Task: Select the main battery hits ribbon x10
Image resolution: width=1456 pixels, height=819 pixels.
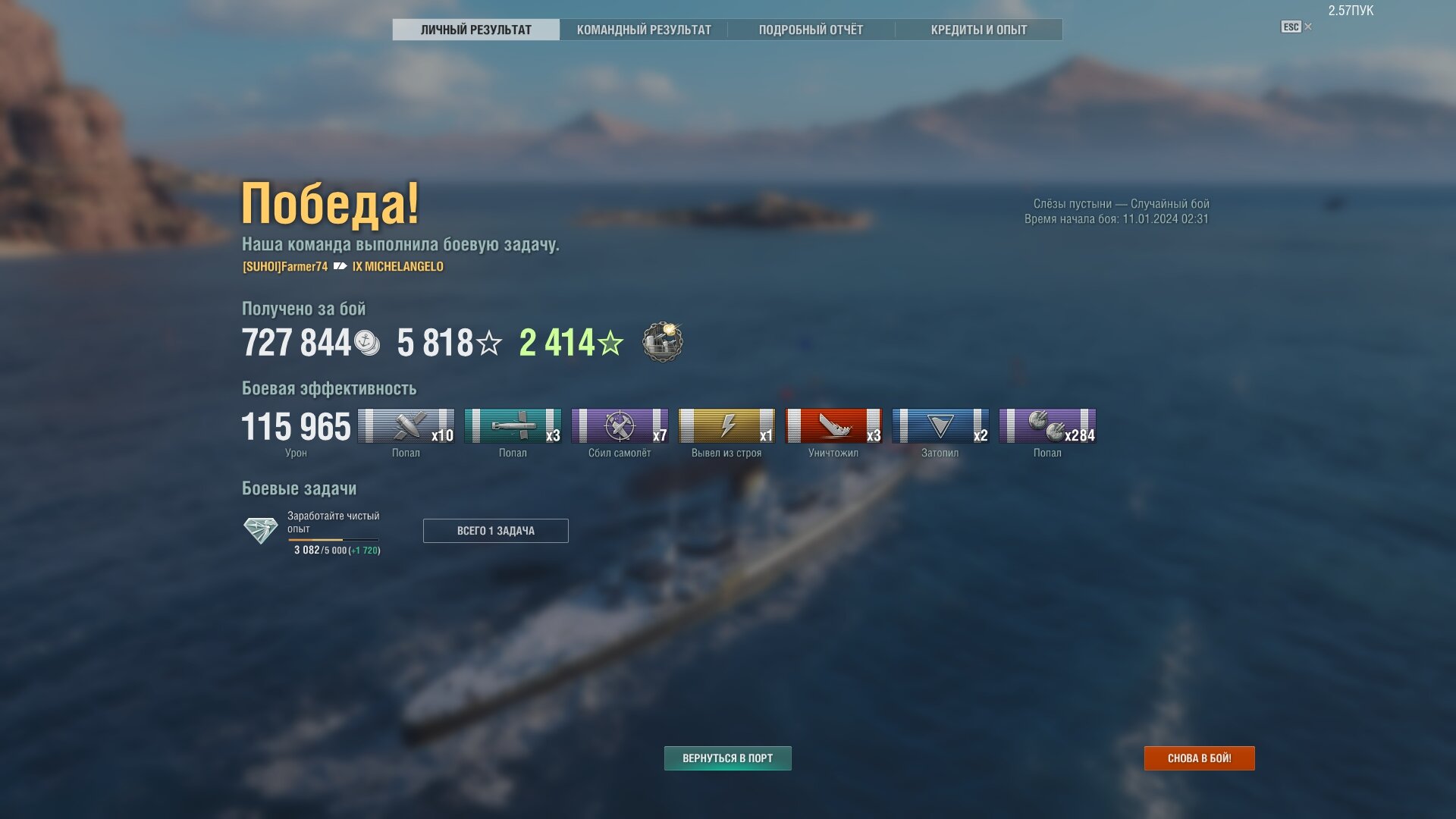Action: (x=406, y=426)
